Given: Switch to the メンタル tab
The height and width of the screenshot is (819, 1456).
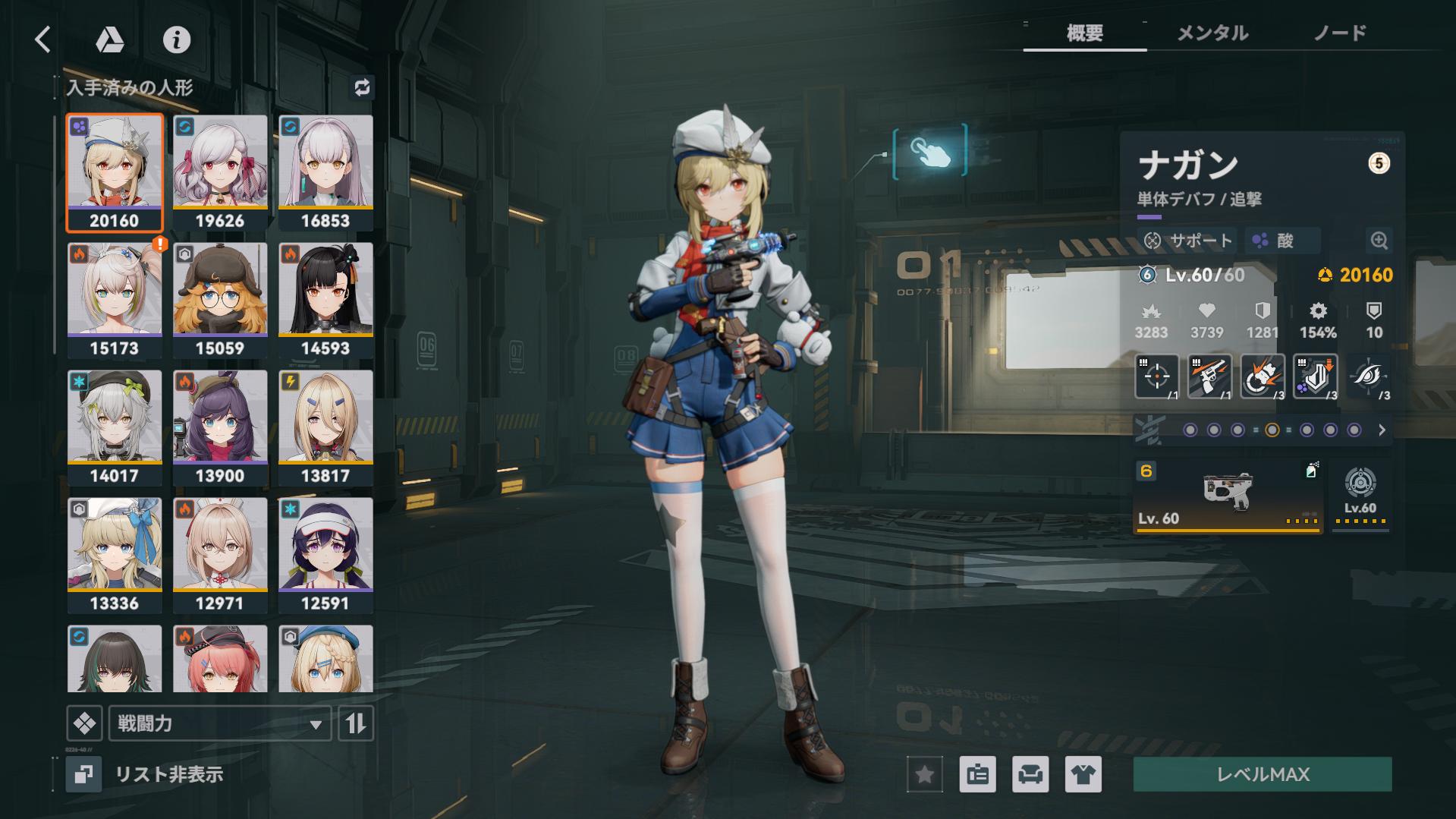Looking at the screenshot, I should 1212,33.
